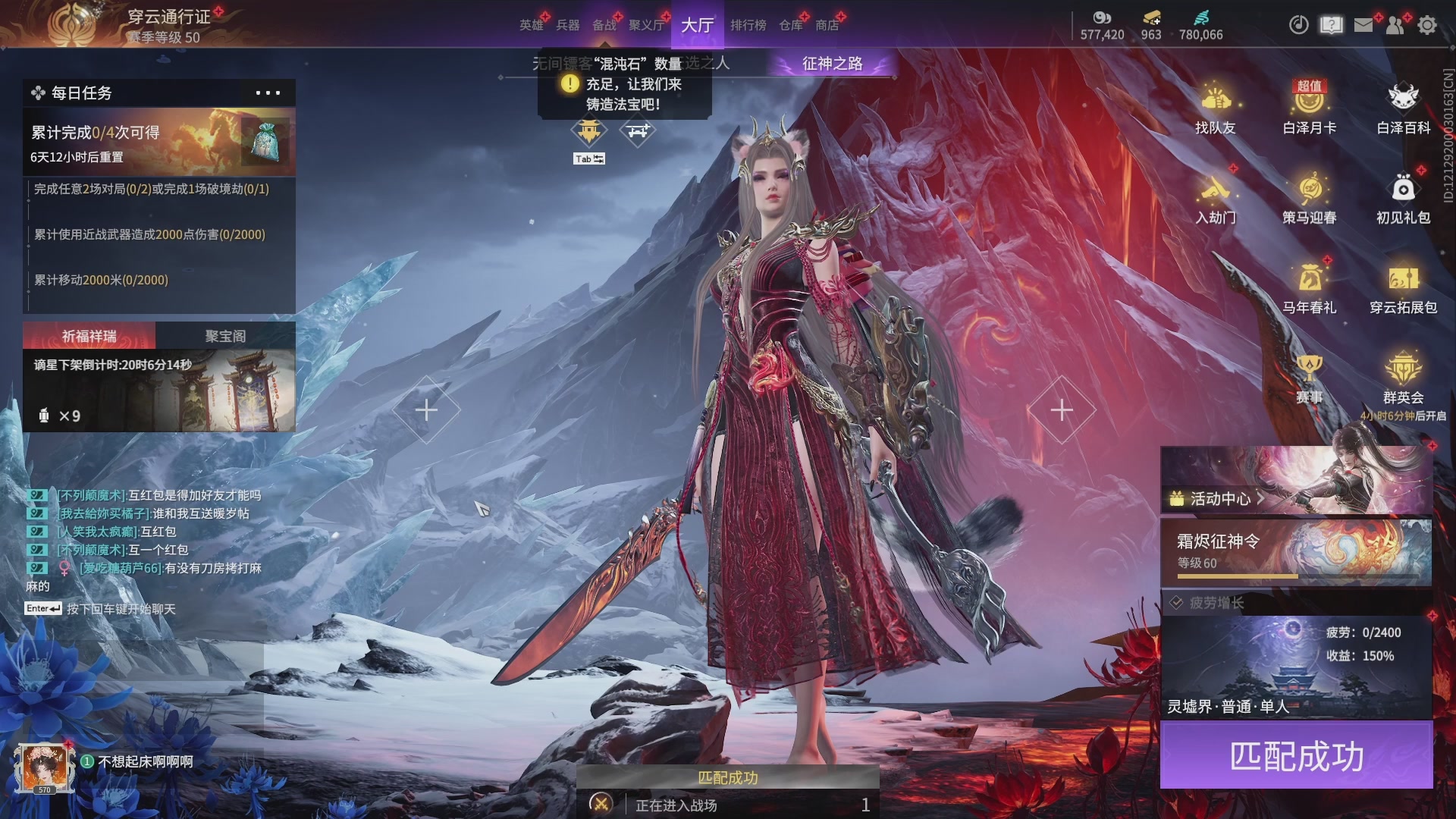Open the 仓库 warehouse tab

pyautogui.click(x=790, y=25)
